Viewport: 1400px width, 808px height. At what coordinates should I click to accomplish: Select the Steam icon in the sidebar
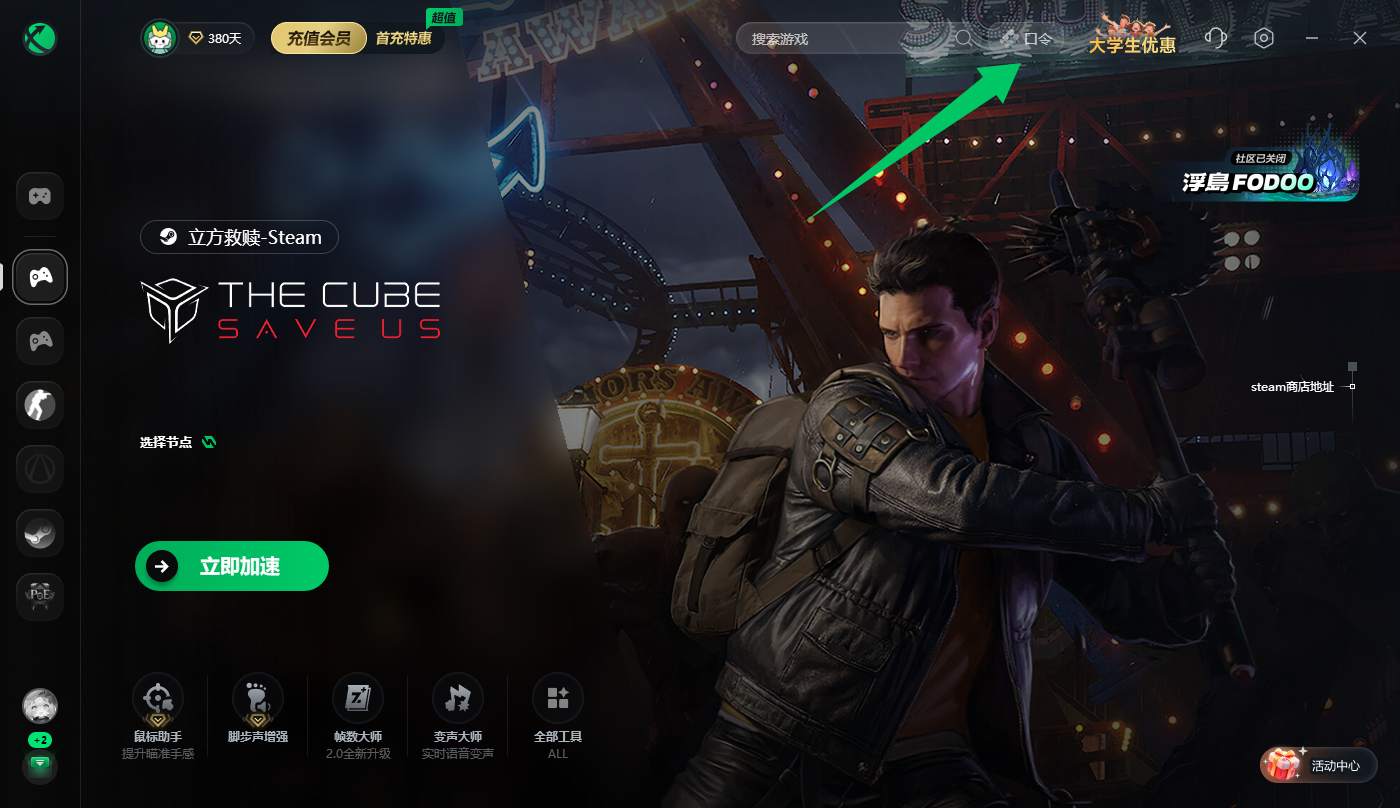tap(40, 534)
